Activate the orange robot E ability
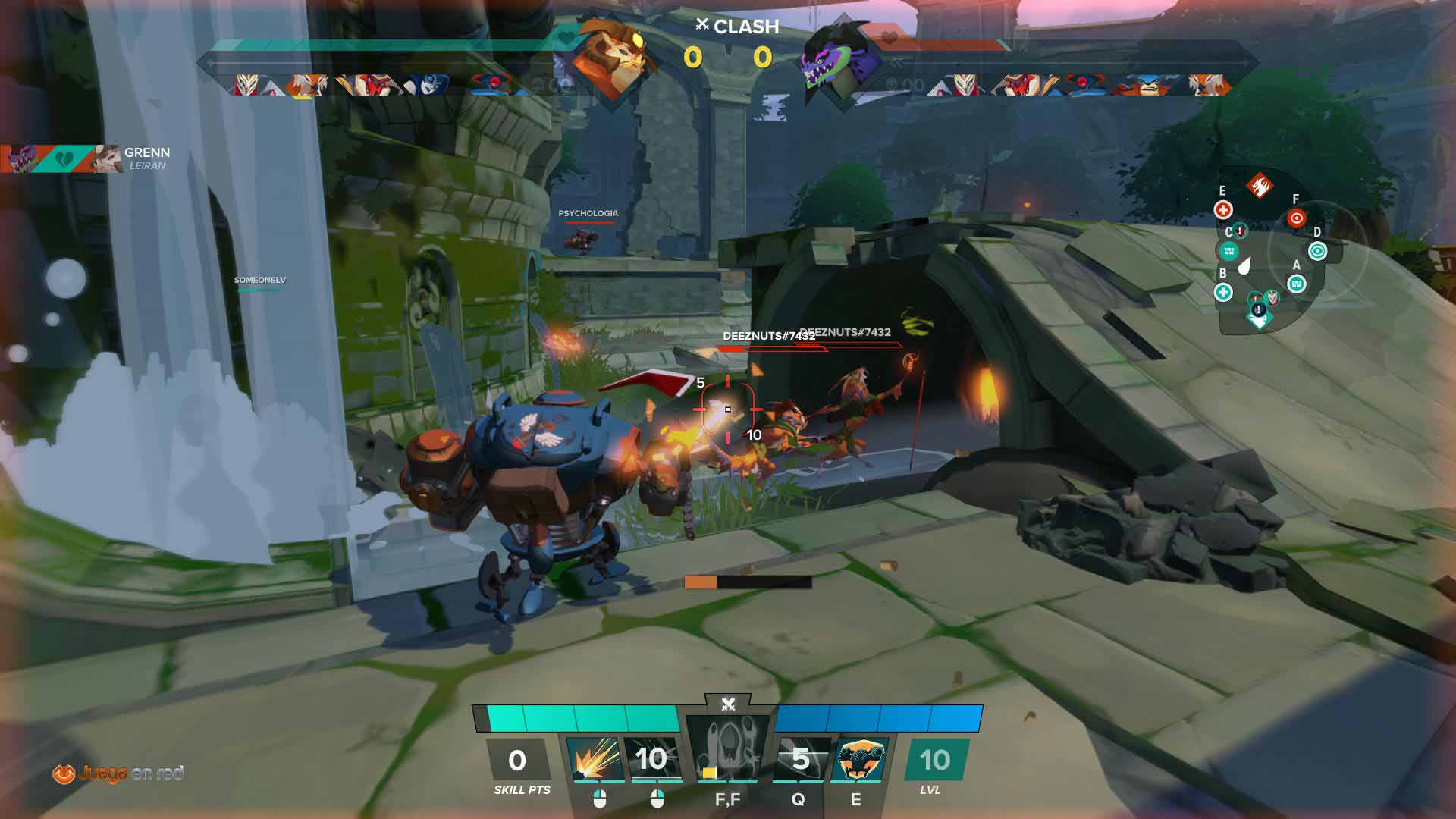Image resolution: width=1456 pixels, height=819 pixels. pos(858,759)
